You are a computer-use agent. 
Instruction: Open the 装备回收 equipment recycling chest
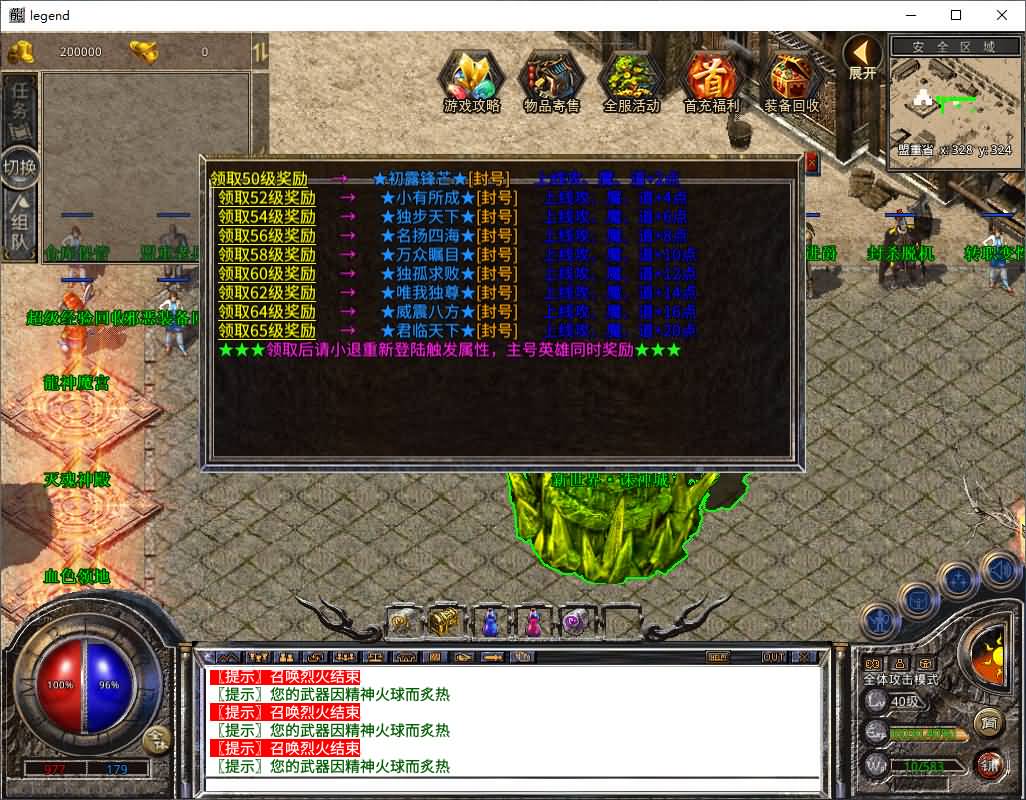(792, 82)
